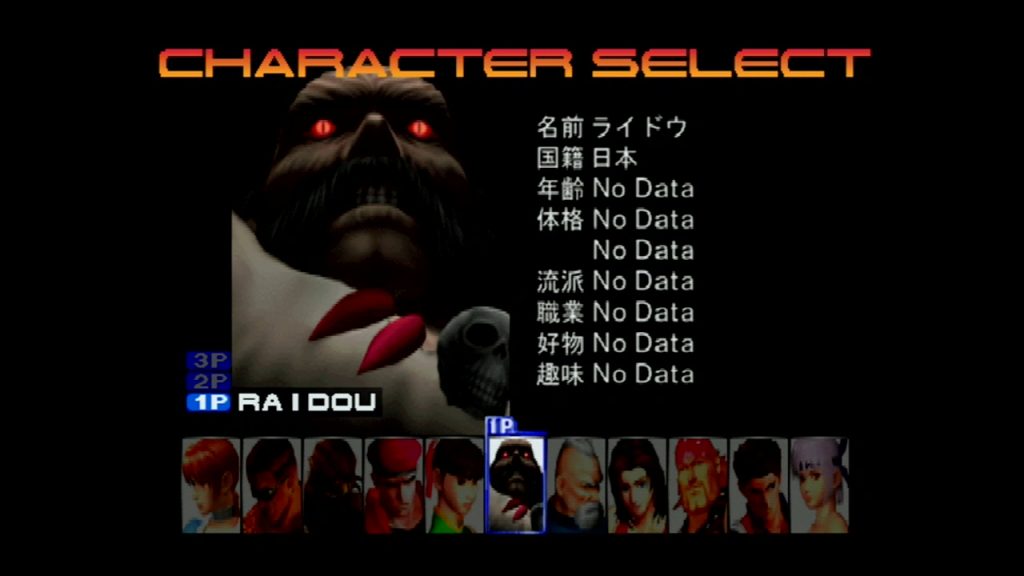Screen dimensions: 1024x576
Task: Click the 3P costume label
Action: (x=208, y=361)
